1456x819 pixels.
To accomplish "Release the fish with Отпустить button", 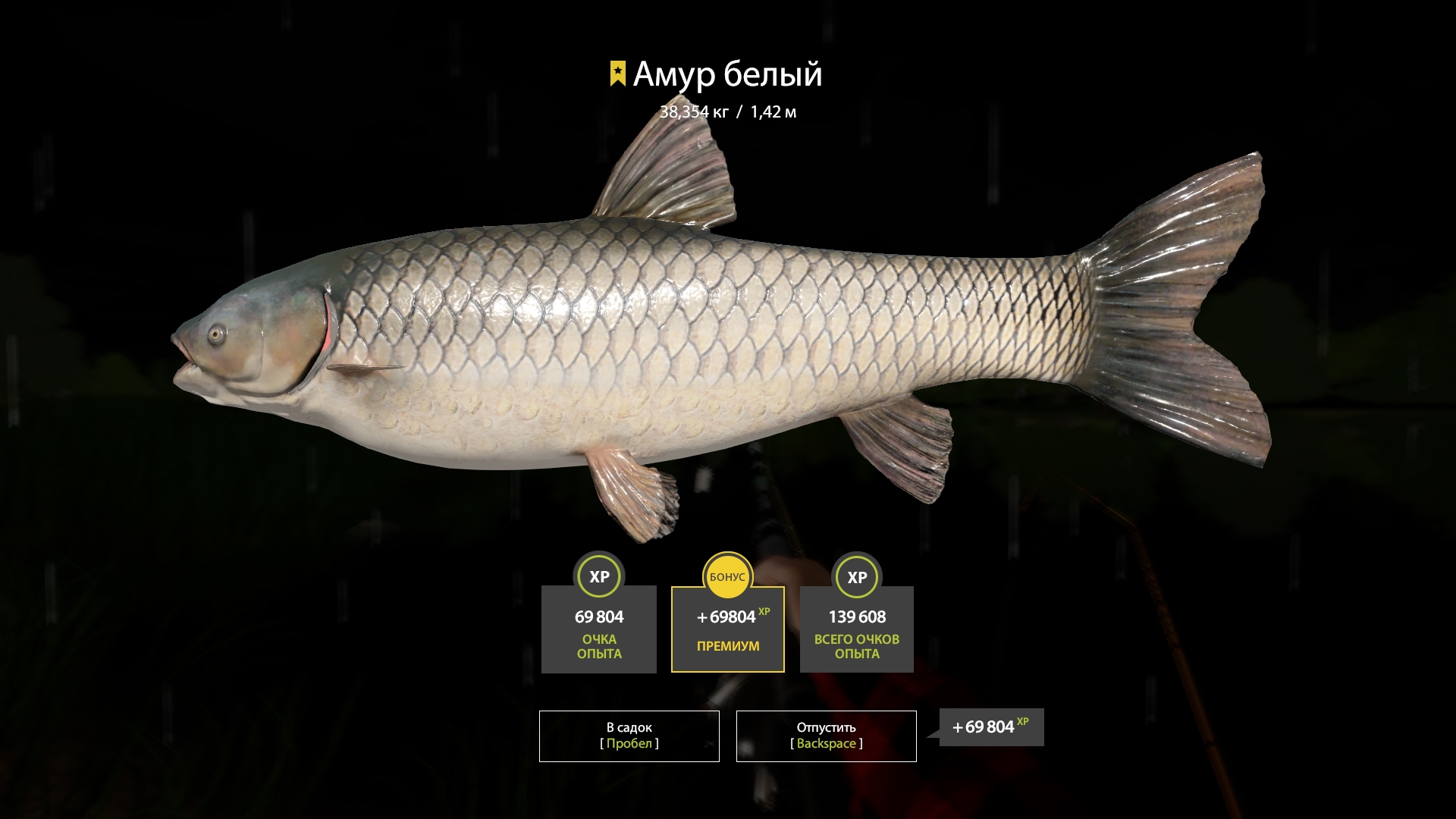I will click(826, 736).
